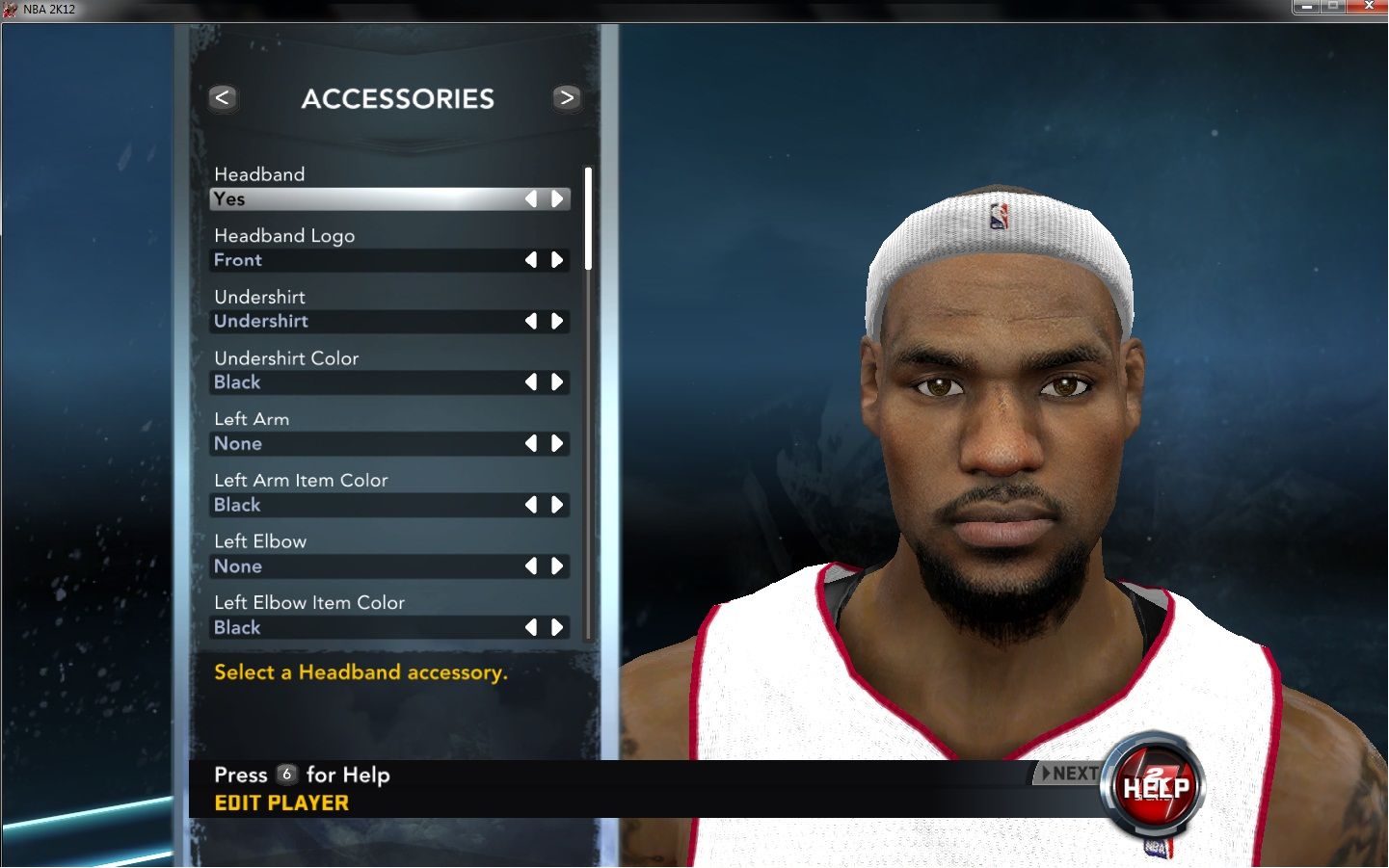Minimize the NBA 2K12 window
The image size is (1389, 868).
click(1306, 7)
